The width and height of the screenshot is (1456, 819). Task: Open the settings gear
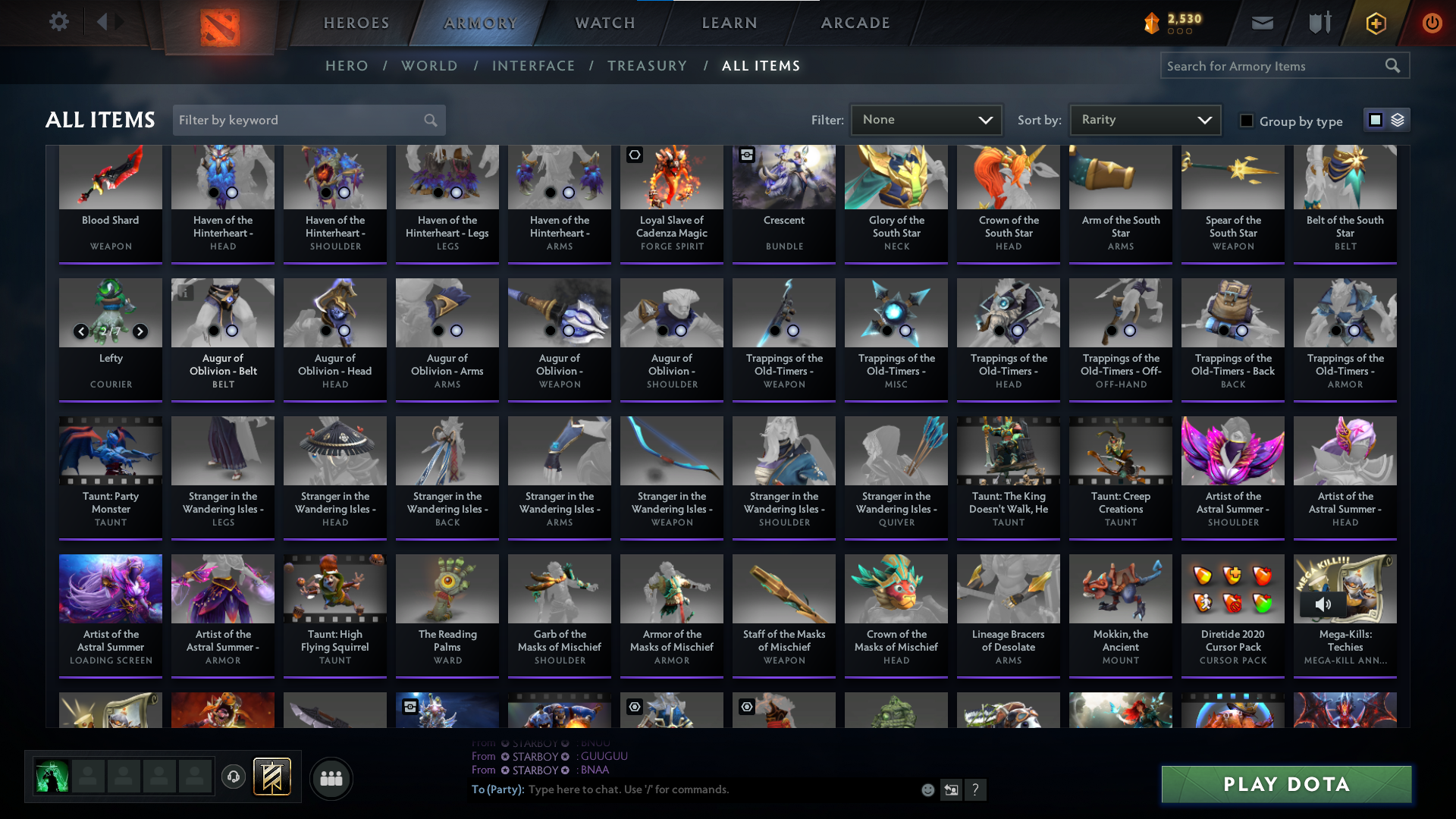pos(59,22)
